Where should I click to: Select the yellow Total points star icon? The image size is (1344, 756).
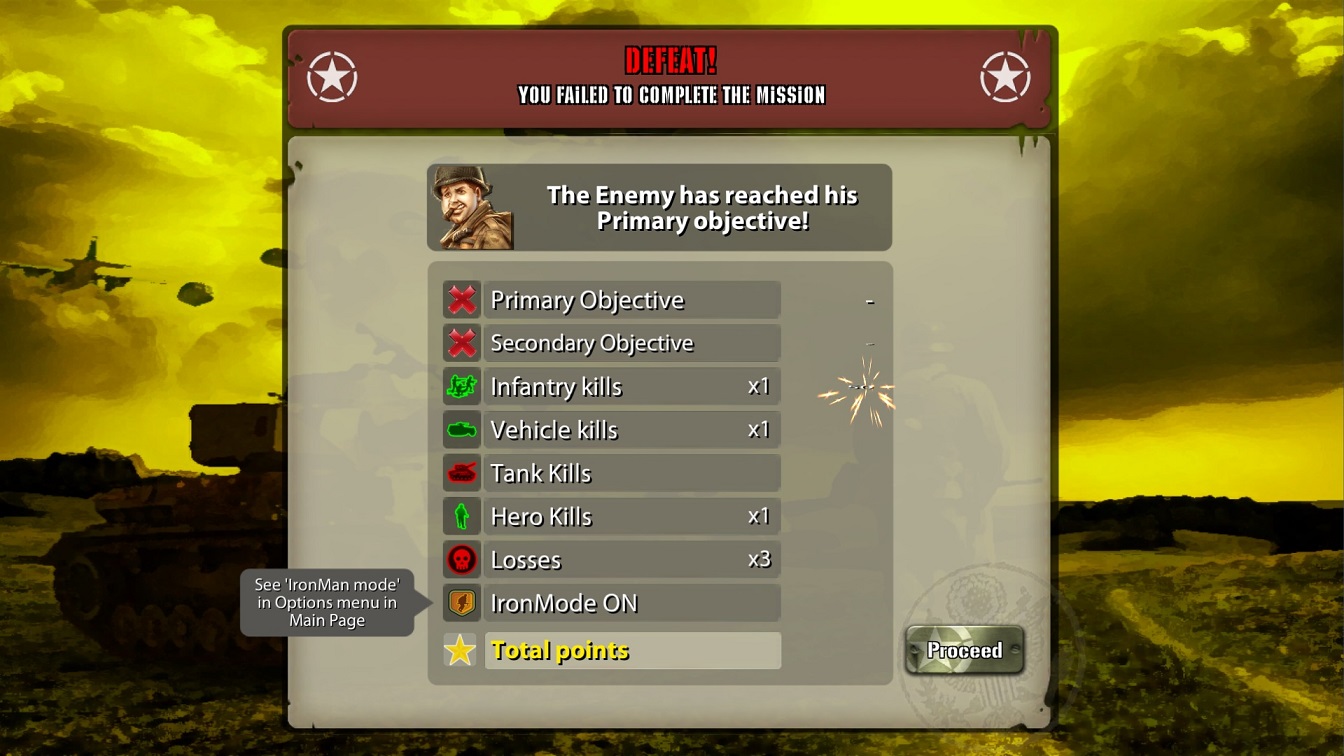click(x=462, y=649)
